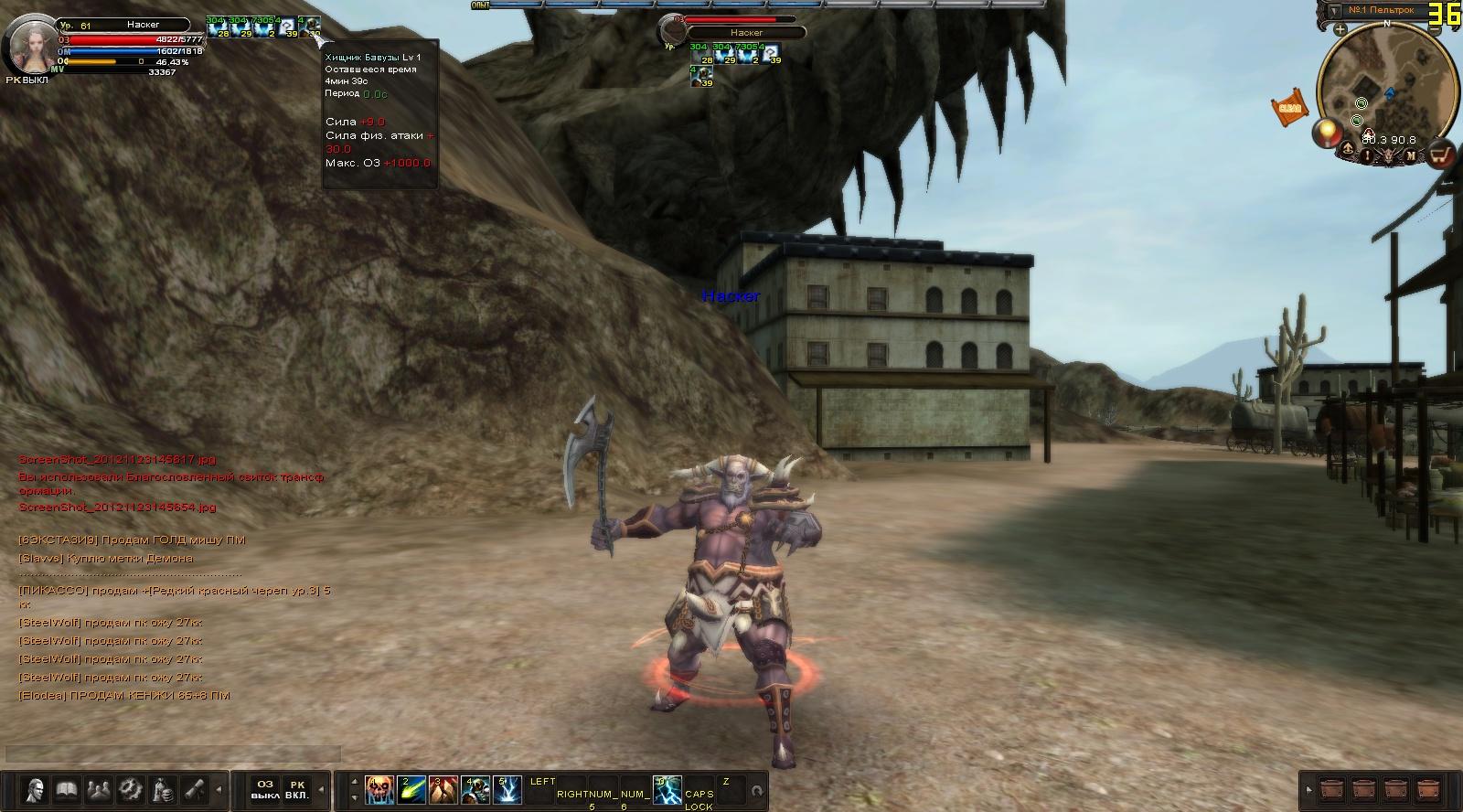
Task: Activate the red peak skill in slot 3
Action: tap(443, 789)
